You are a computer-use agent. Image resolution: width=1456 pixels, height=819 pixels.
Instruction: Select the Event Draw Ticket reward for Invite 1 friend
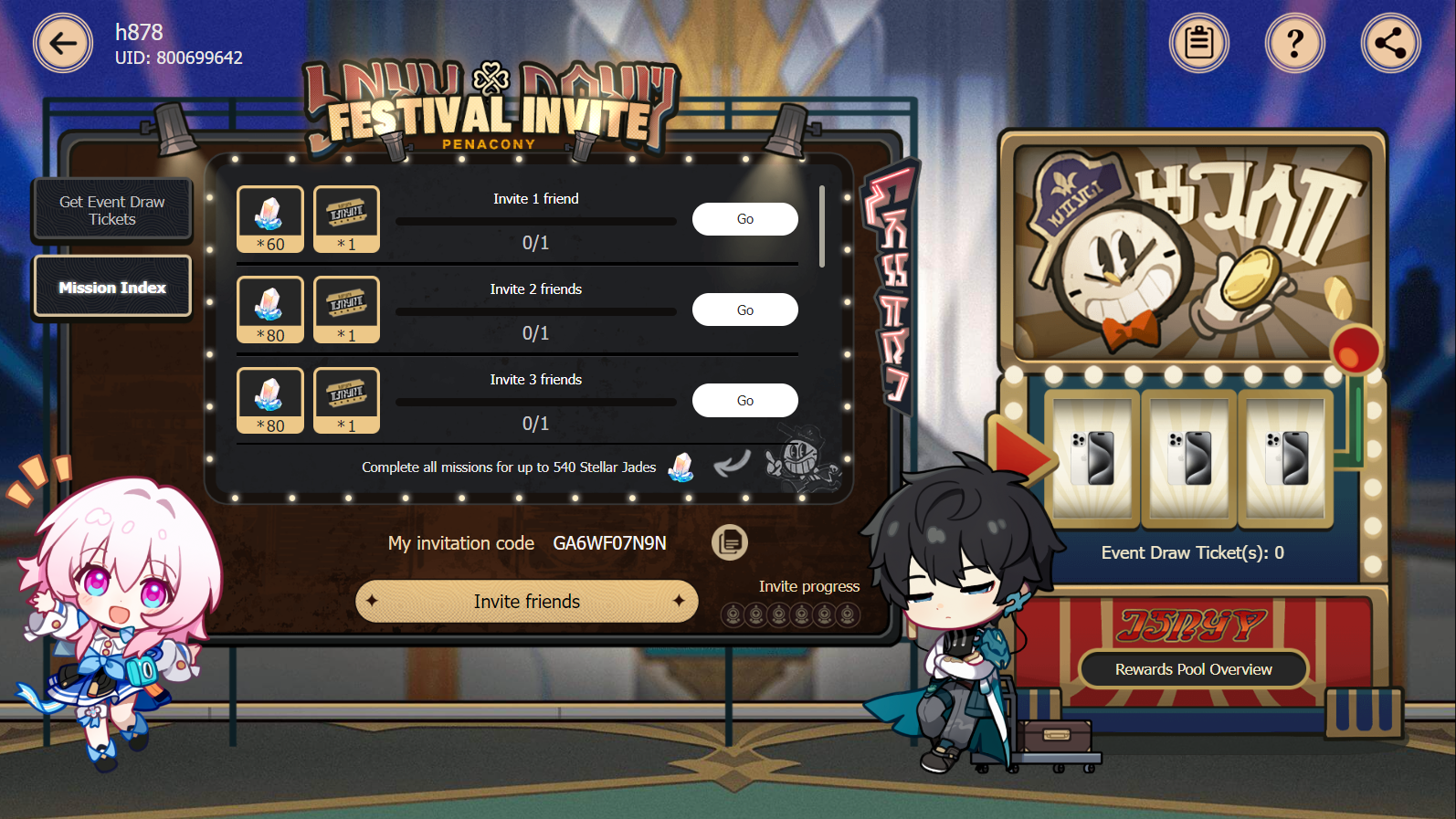click(x=346, y=218)
